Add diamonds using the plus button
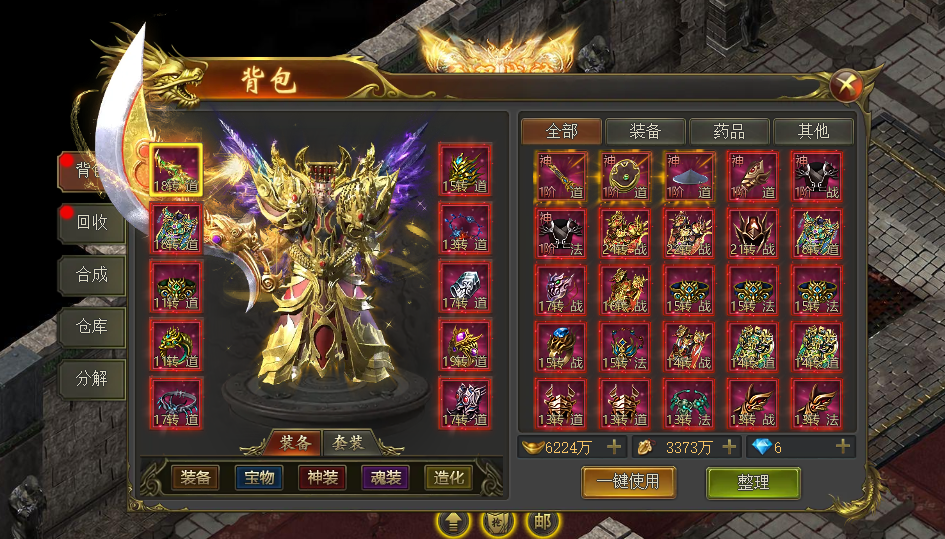 [x=843, y=447]
